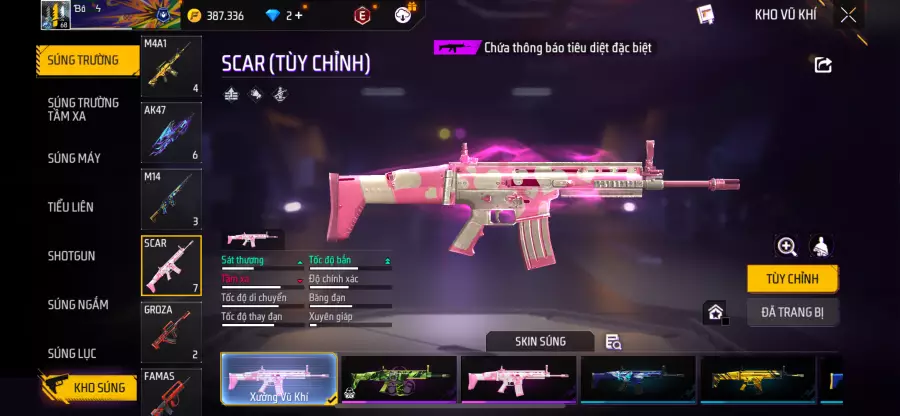Switch to Shotgun category
The width and height of the screenshot is (900, 416).
(x=72, y=256)
